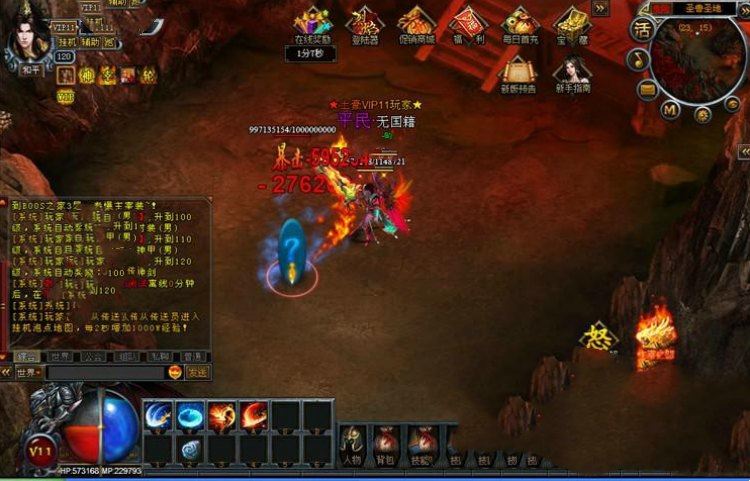Open the 促销商城 promotion shop
Screen dimensions: 750x481
click(x=416, y=21)
